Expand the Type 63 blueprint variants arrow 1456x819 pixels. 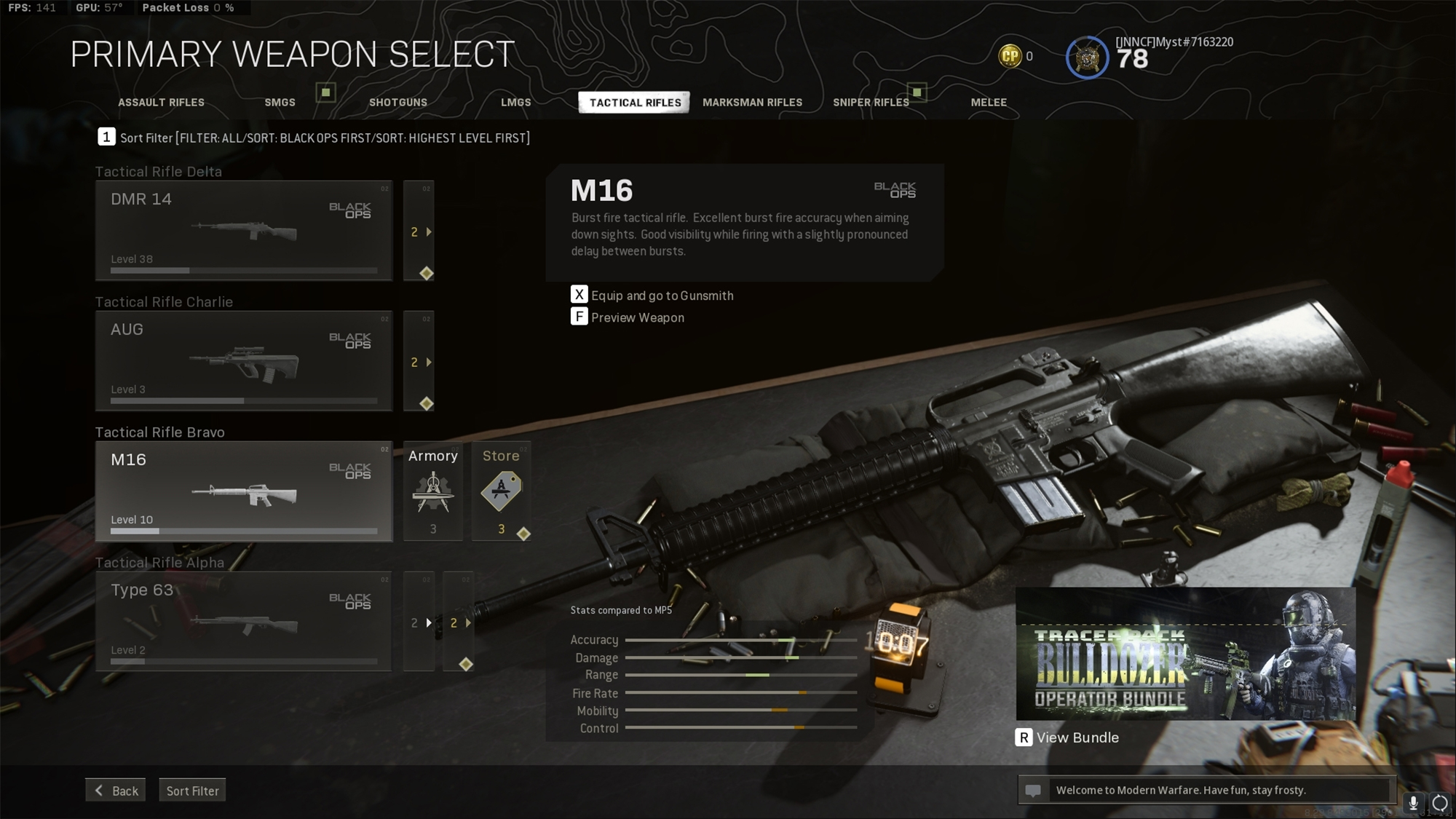tap(470, 622)
